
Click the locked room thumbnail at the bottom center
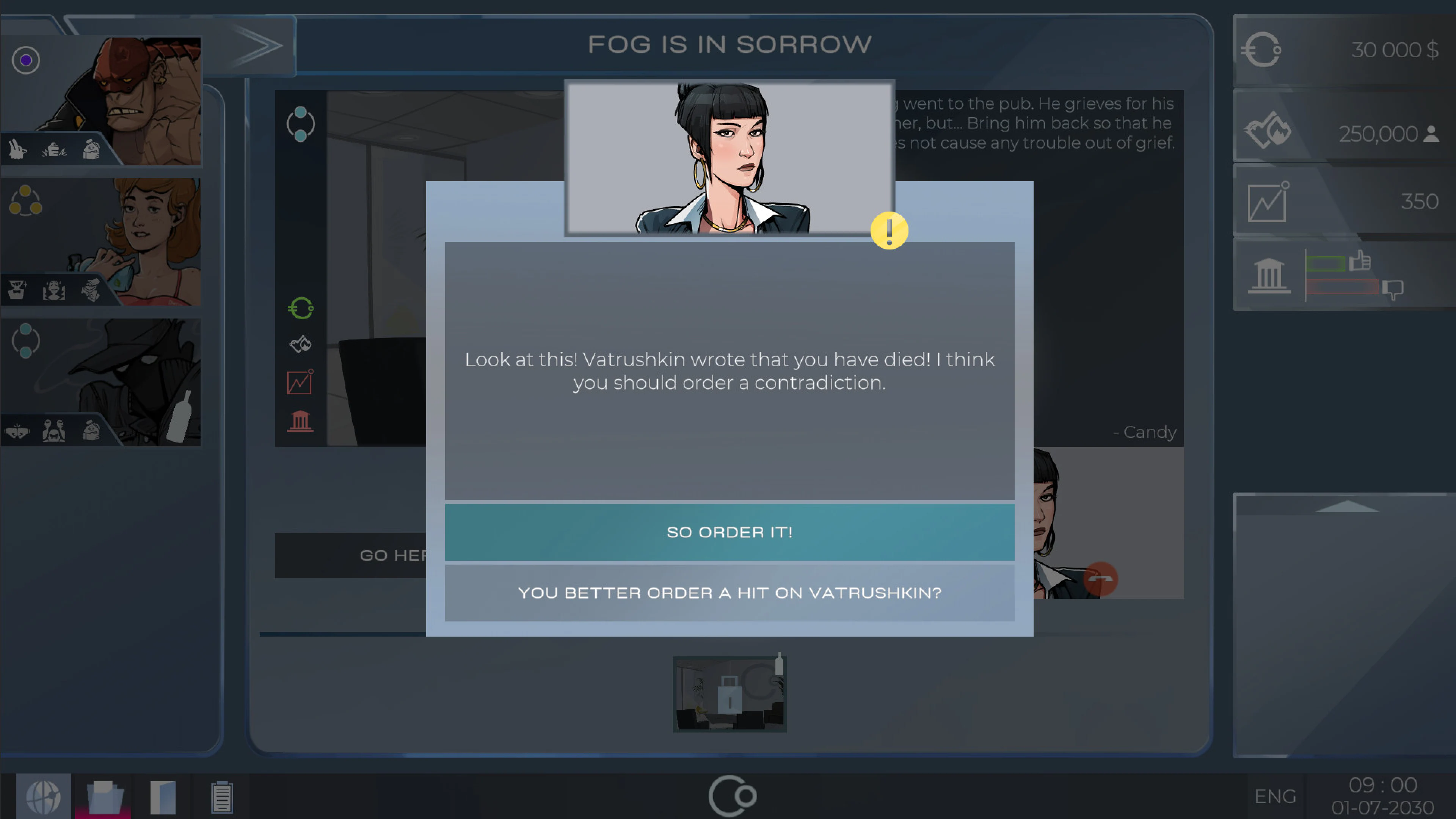click(730, 694)
